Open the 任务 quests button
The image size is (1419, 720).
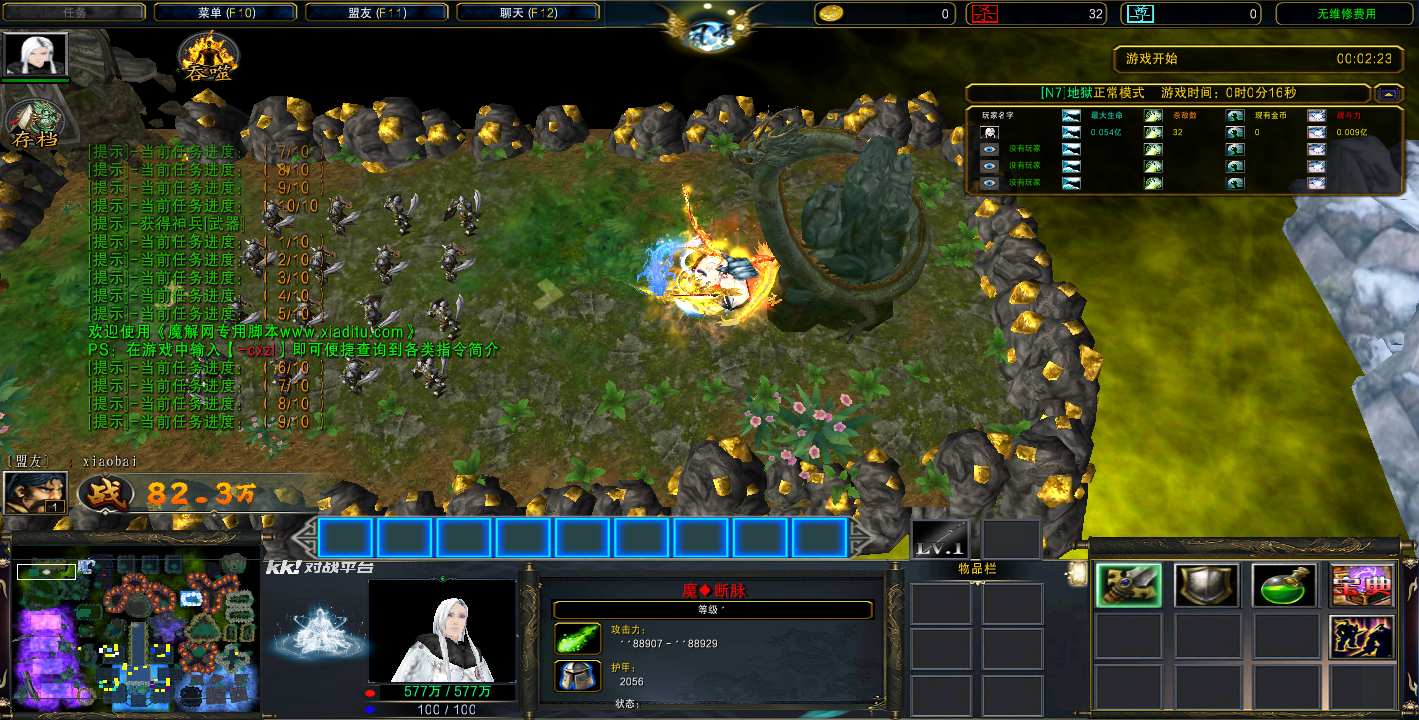point(75,13)
